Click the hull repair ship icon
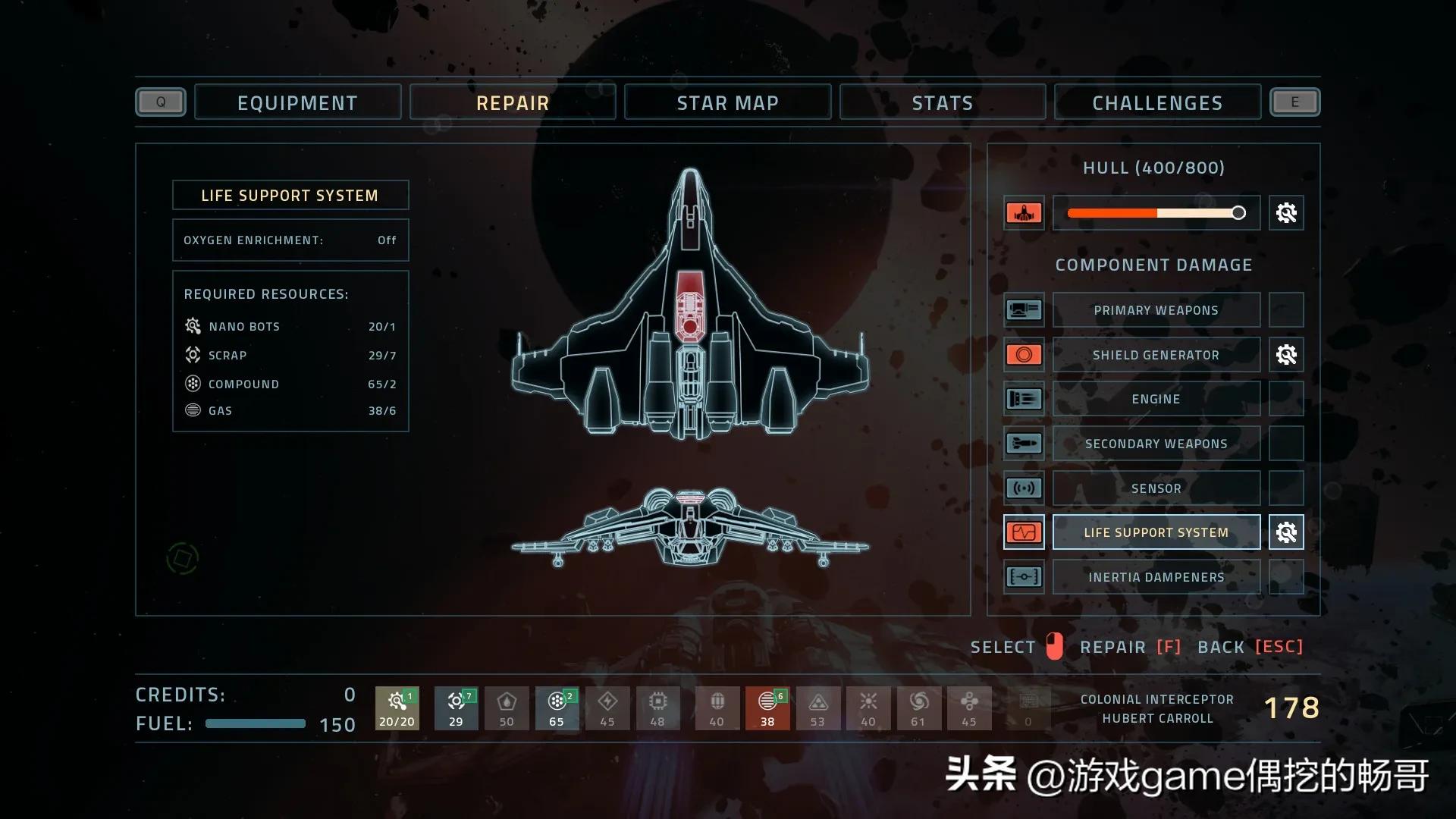Screen dimensions: 1456x819 [x=1024, y=213]
